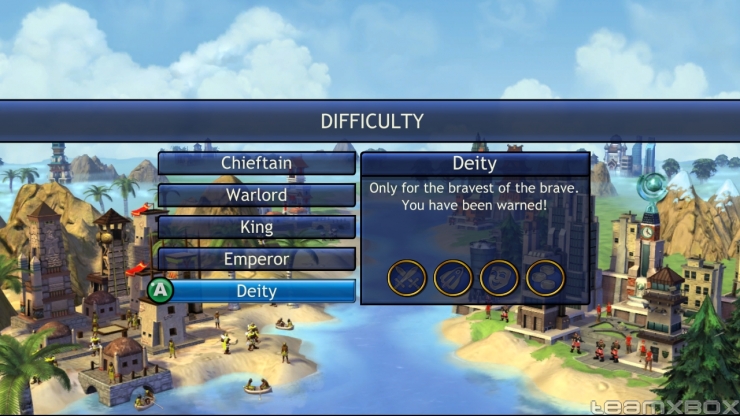Click the theater mask culture icon

point(499,278)
